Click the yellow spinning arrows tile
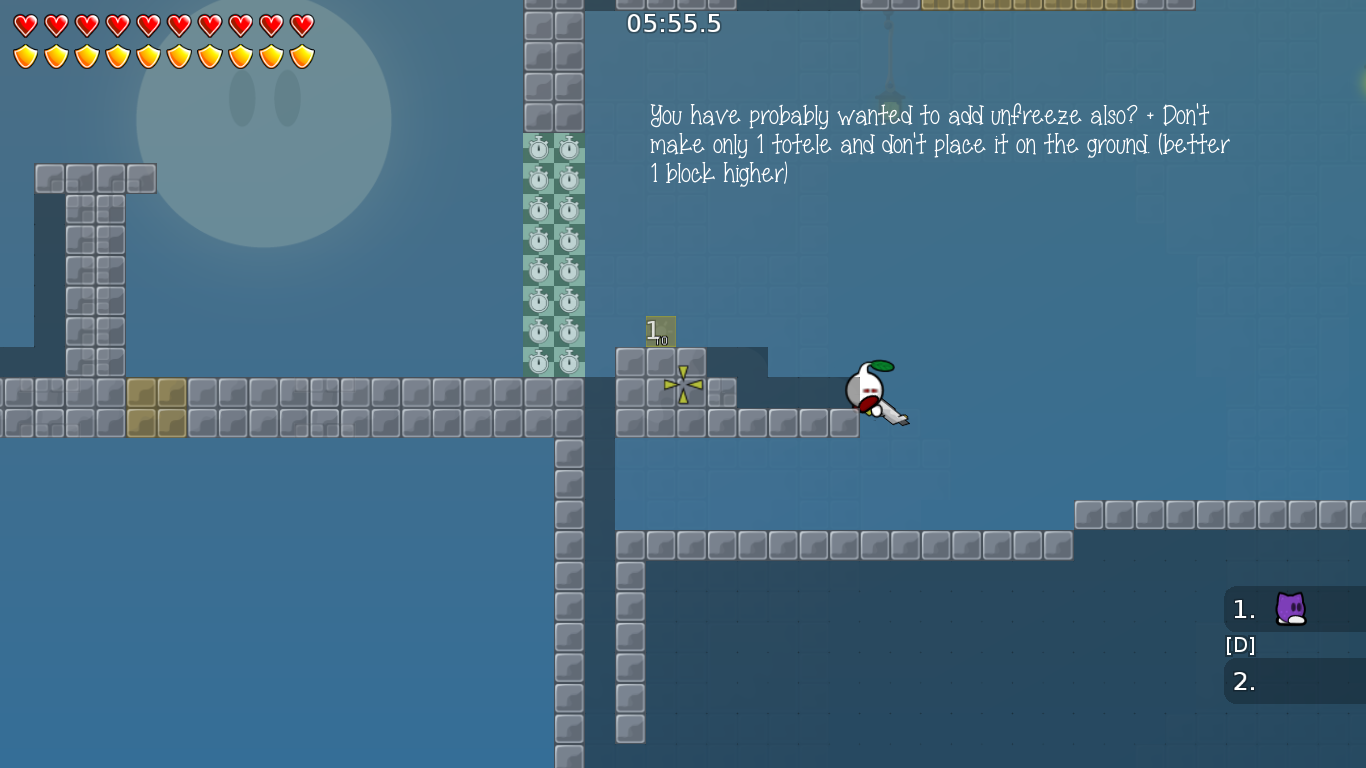Screen dimensions: 1366x768 [683, 385]
